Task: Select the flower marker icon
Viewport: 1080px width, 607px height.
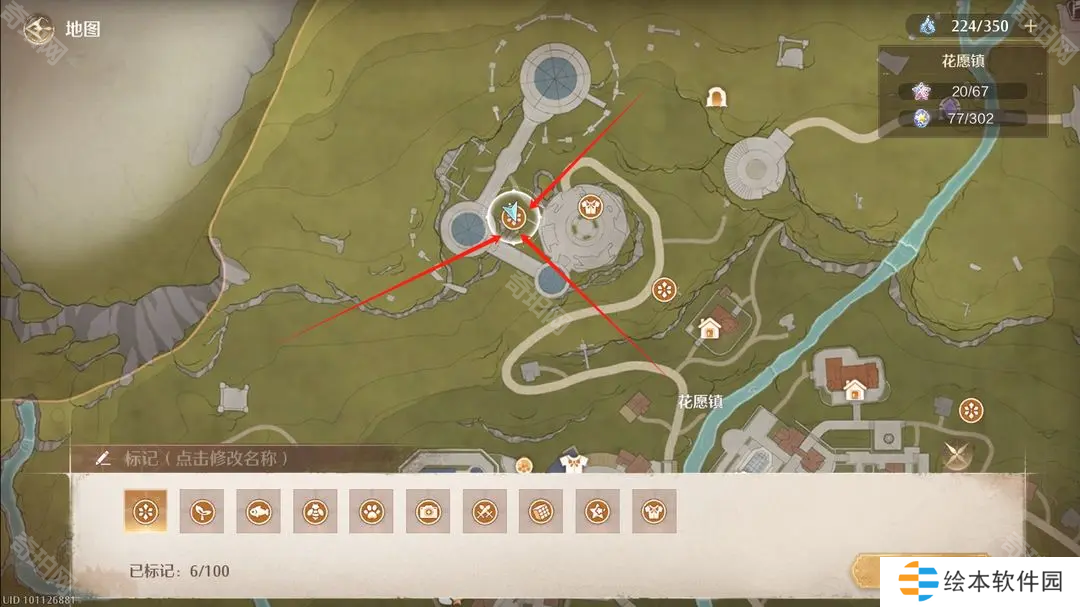Action: pos(145,511)
